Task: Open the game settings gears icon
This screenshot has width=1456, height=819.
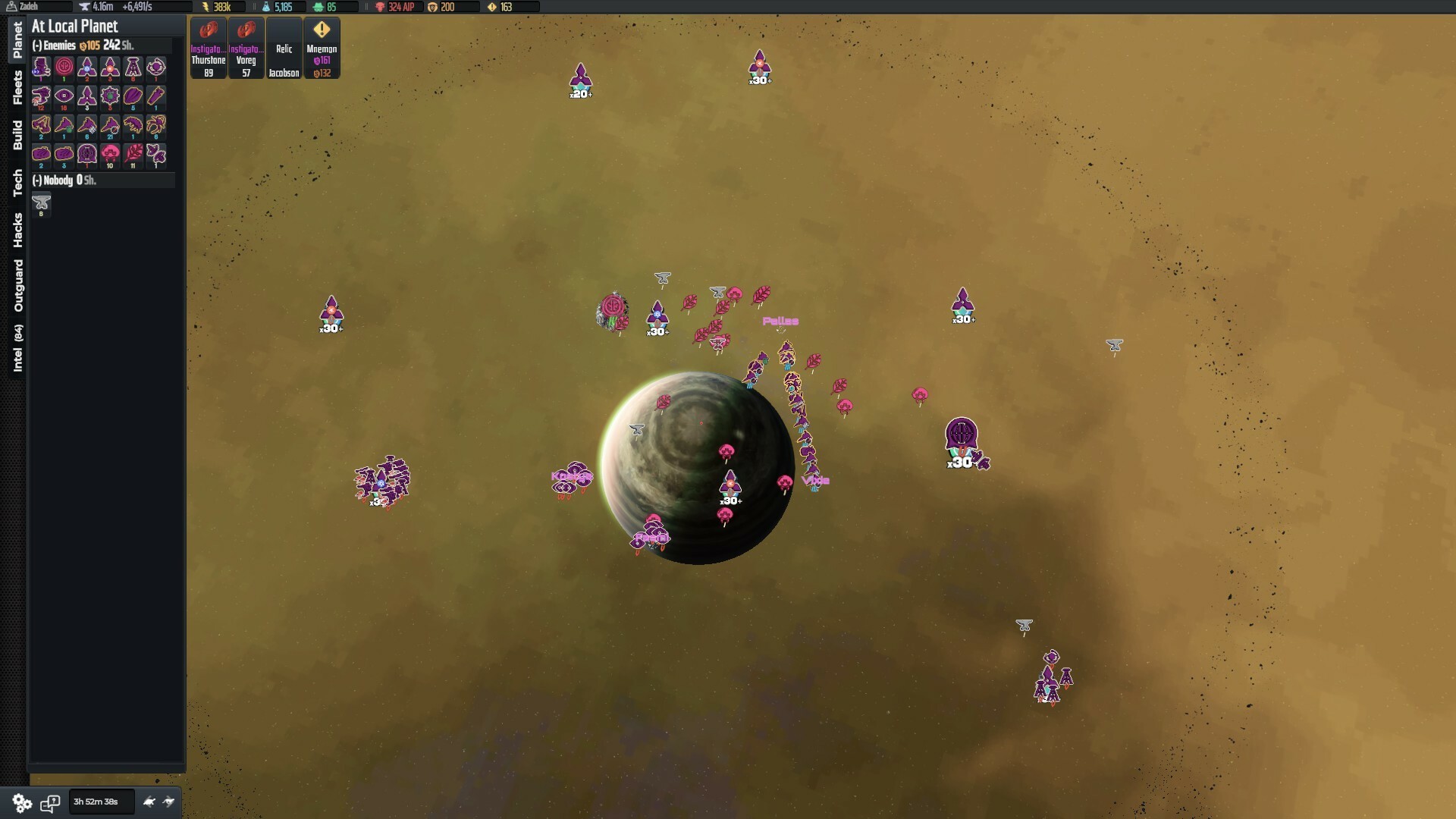Action: point(21,802)
